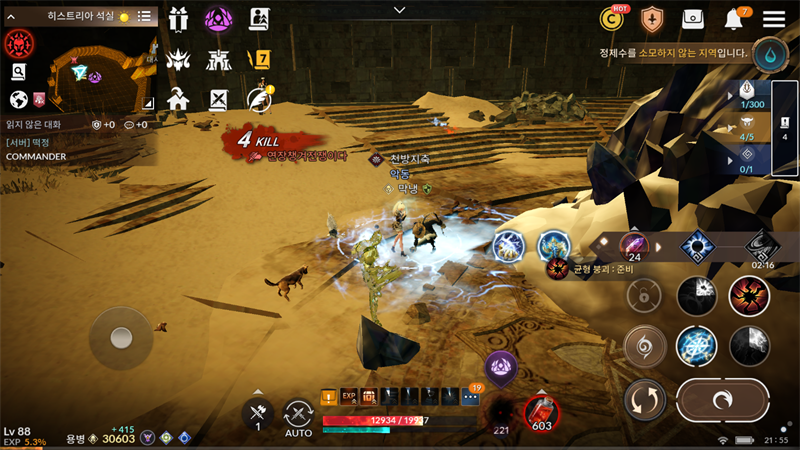Open notifications via the bell icon
Screen dimensions: 800x450
[x=735, y=19]
